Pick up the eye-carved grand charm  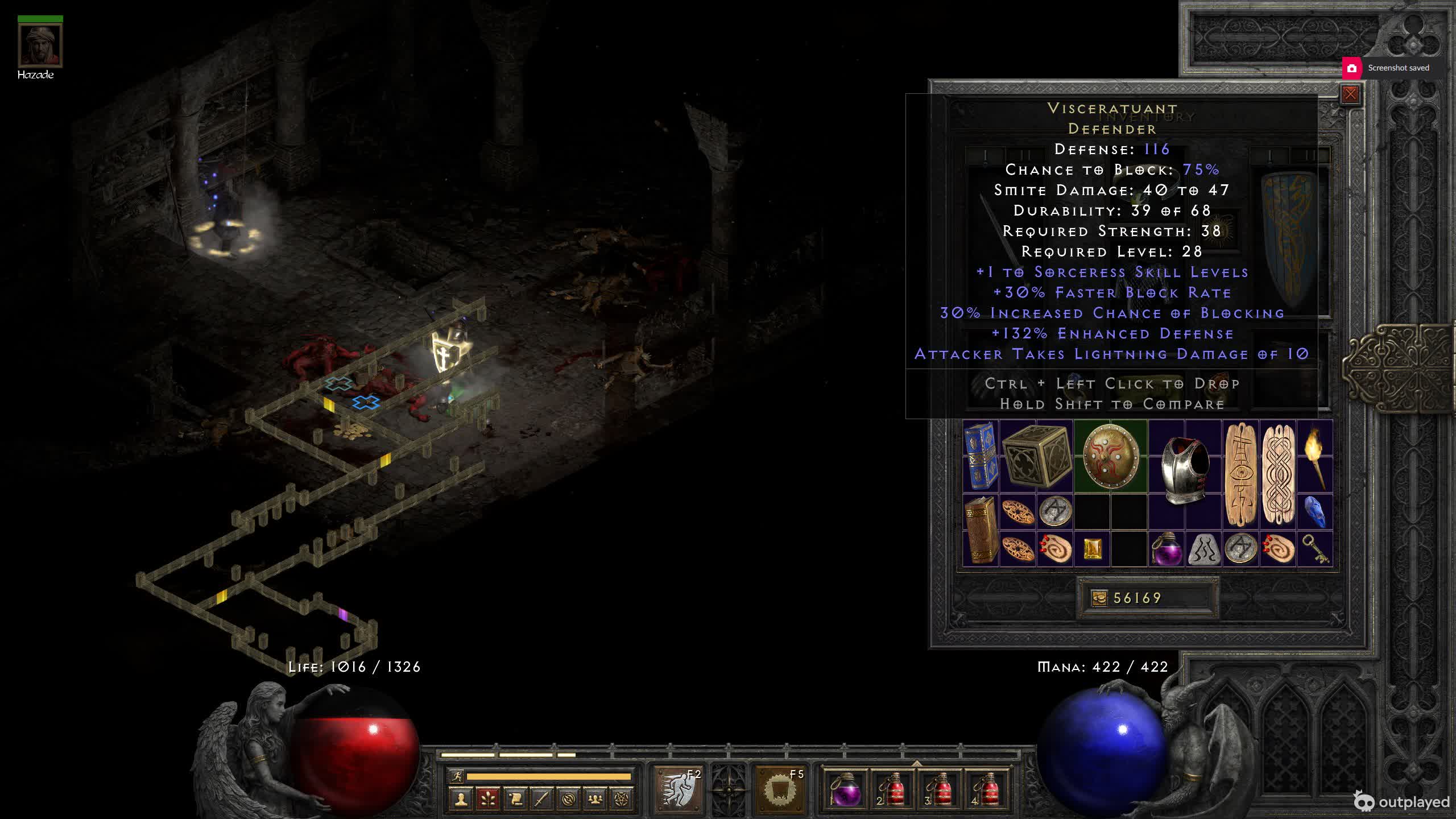(x=1240, y=475)
